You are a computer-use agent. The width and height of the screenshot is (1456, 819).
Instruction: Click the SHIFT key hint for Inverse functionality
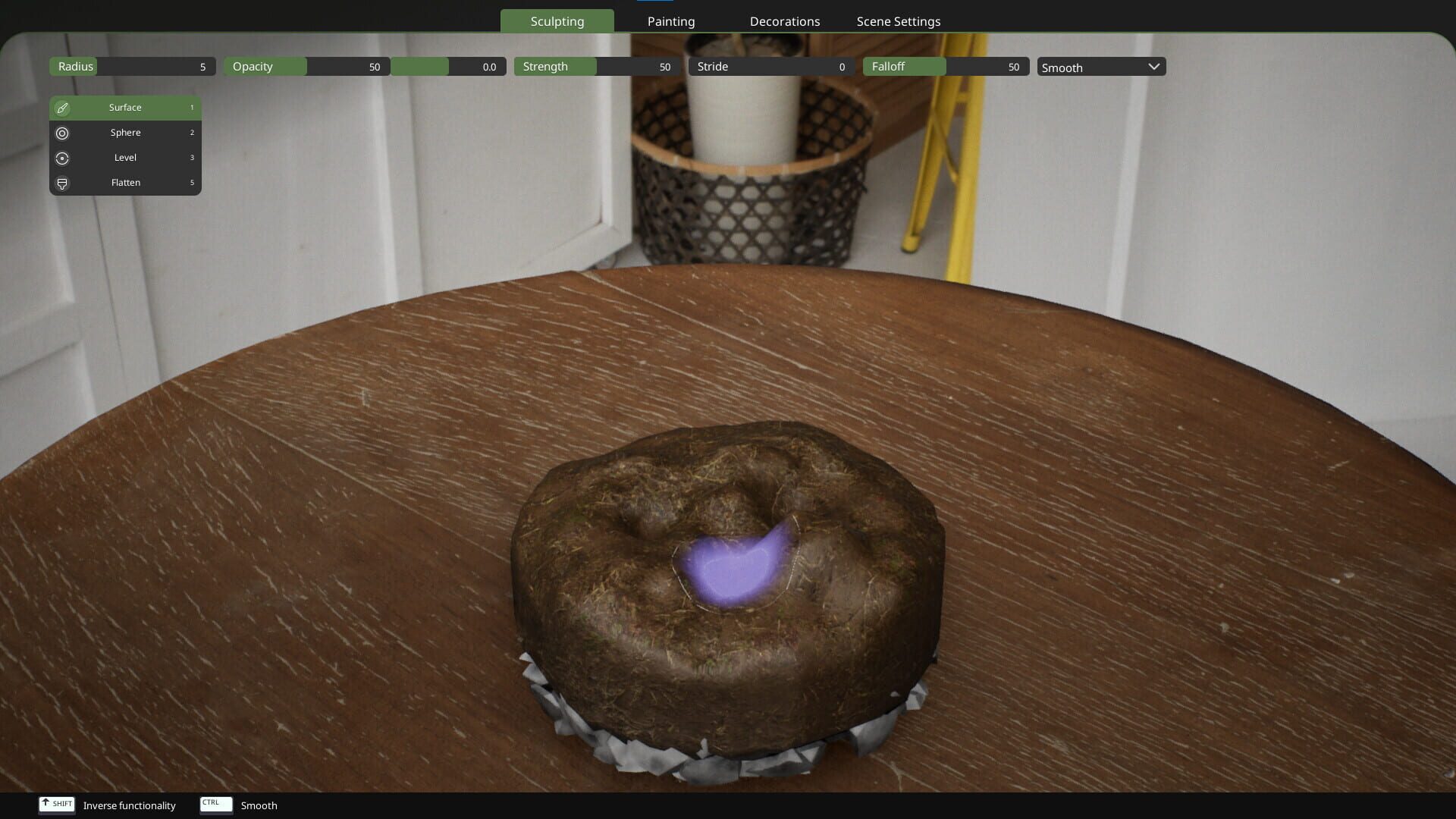click(x=57, y=805)
